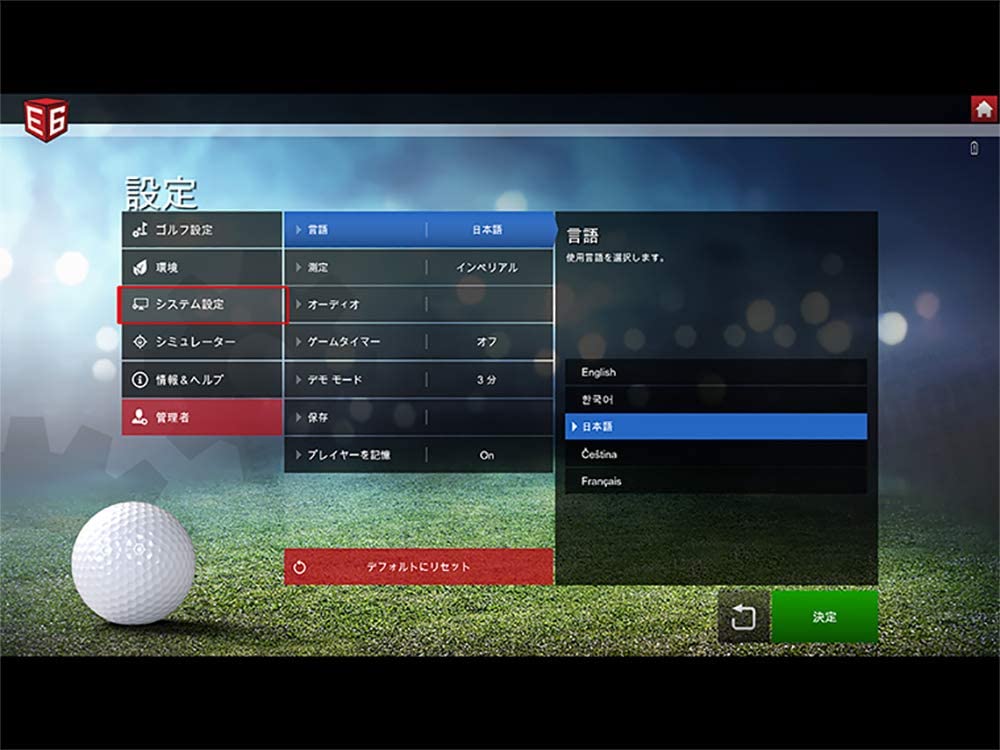This screenshot has width=1000, height=750.
Task: Set language to Français
Action: click(x=715, y=481)
